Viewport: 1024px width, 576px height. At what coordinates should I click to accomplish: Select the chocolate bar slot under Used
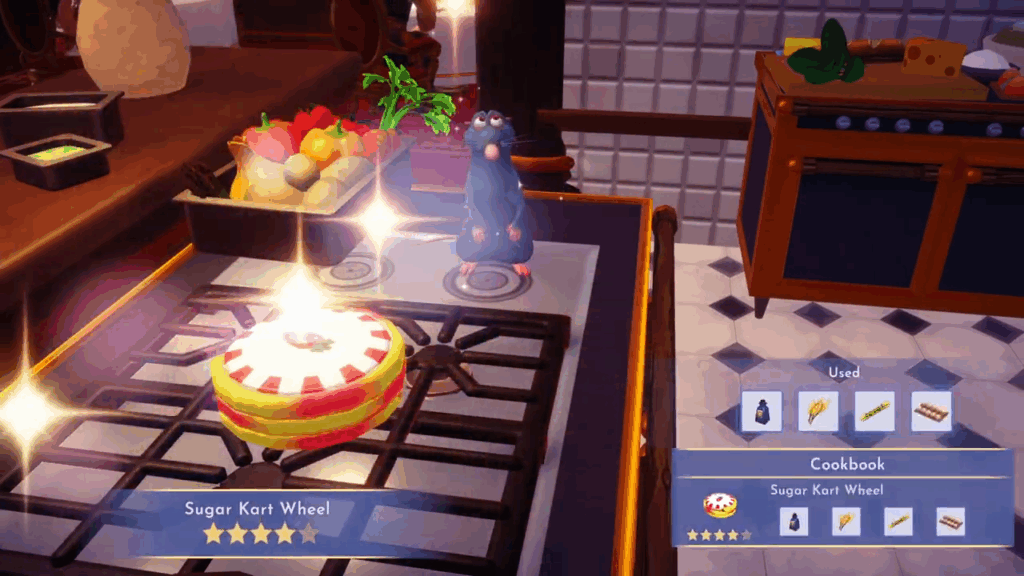932,411
